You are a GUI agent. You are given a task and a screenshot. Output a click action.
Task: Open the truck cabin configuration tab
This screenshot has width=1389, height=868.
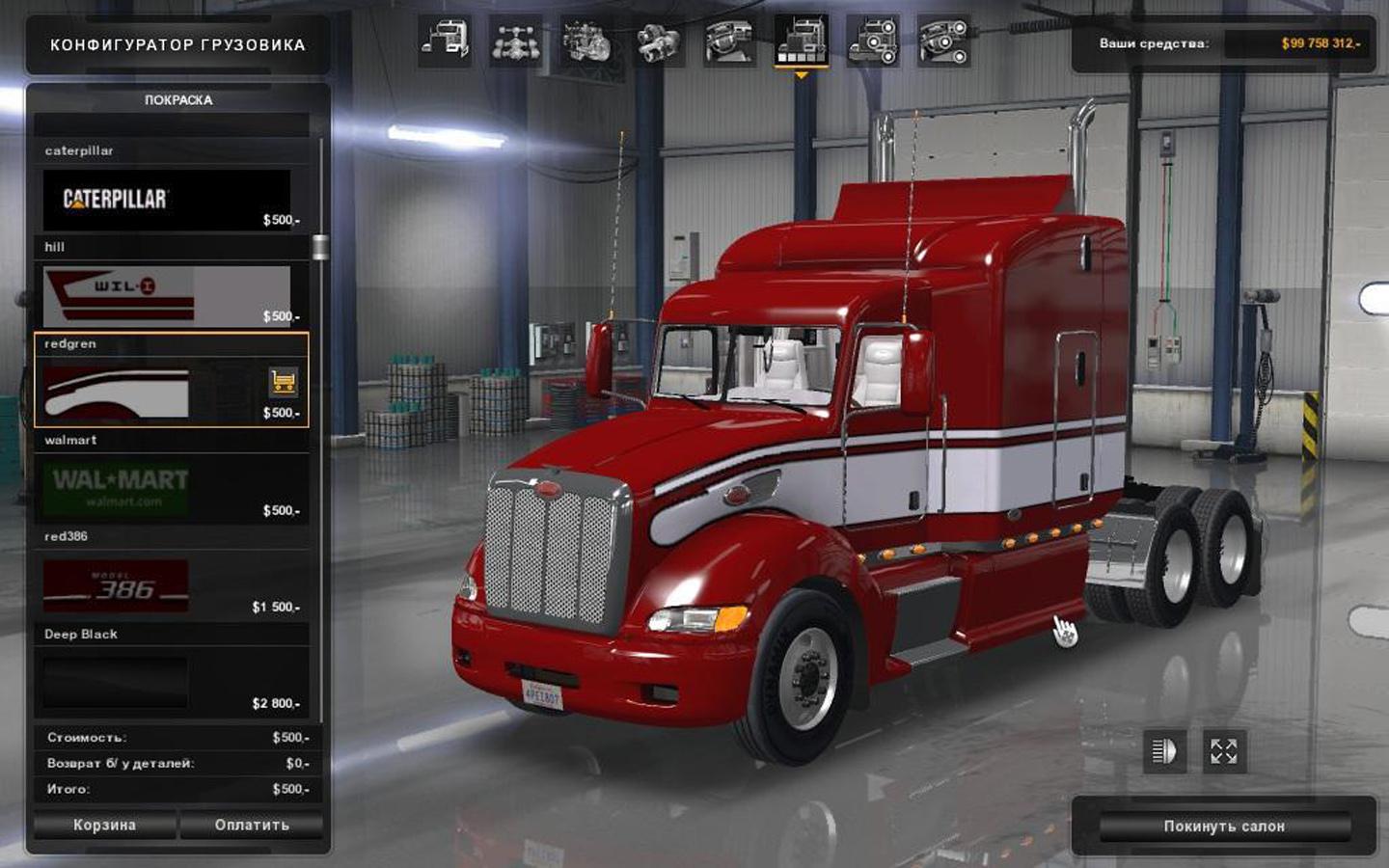(445, 41)
